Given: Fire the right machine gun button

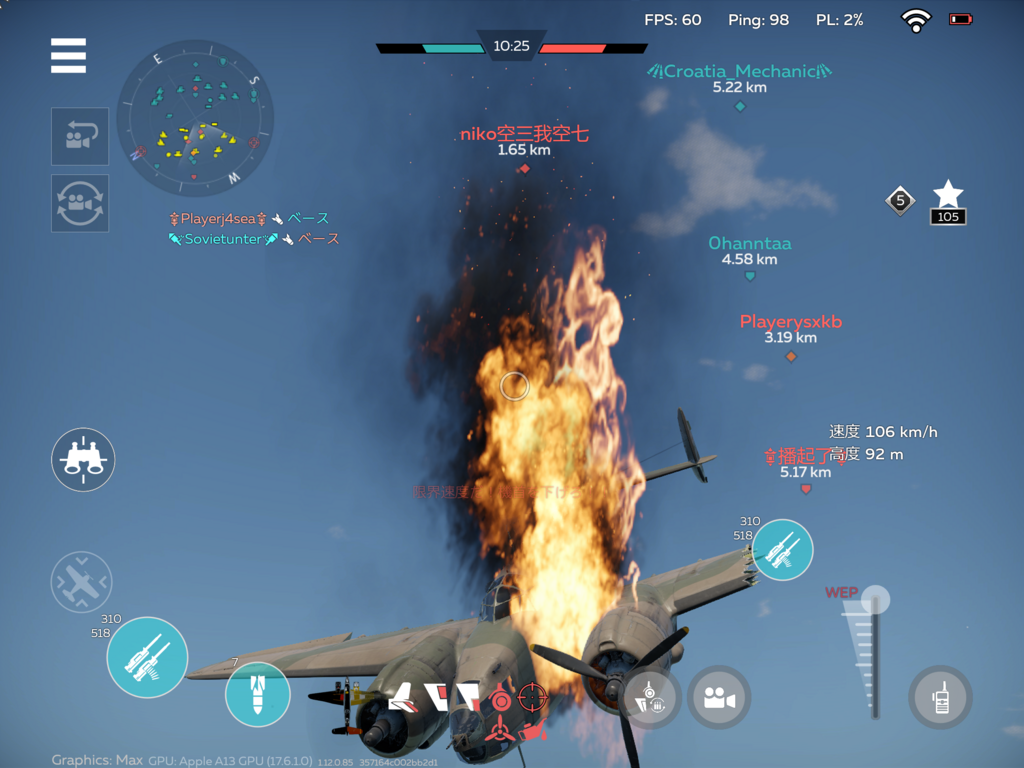Looking at the screenshot, I should pos(782,549).
